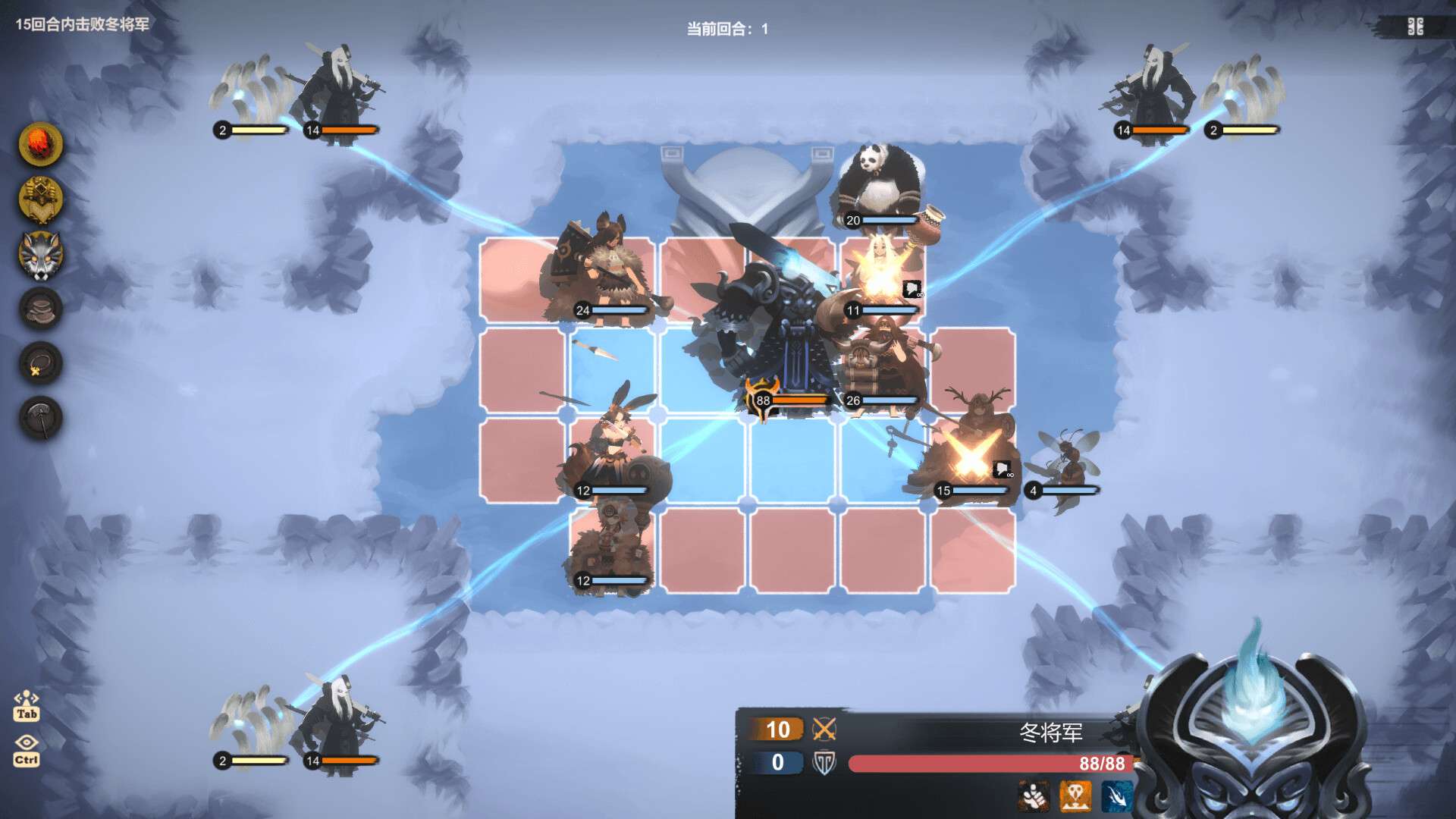This screenshot has width=1456, height=819.
Task: Select the stacked stones relic icon
Action: (x=41, y=309)
